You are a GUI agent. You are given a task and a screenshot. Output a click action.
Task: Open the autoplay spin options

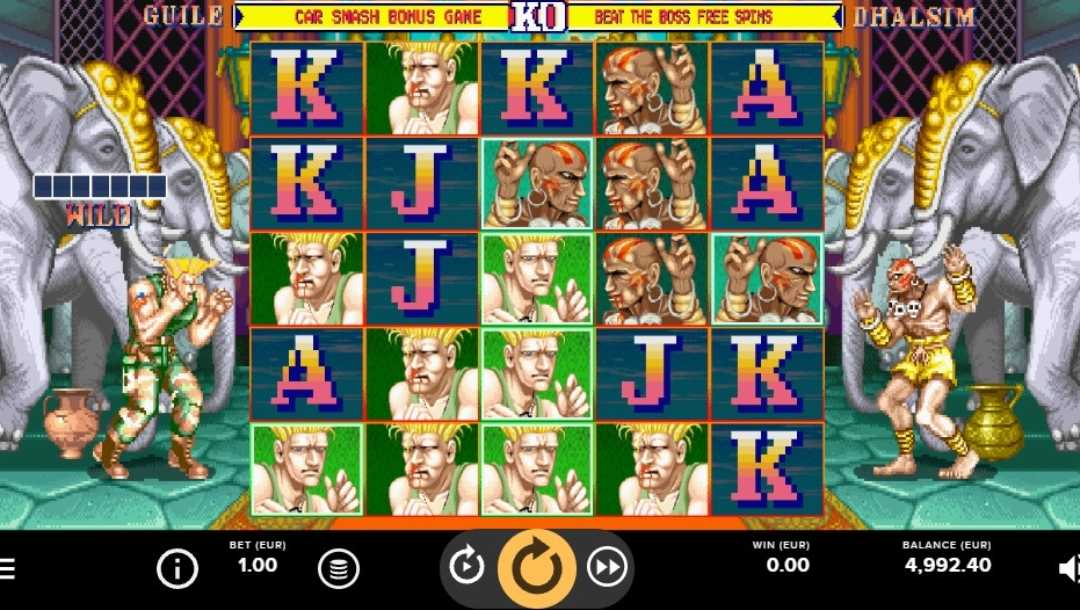[x=467, y=567]
